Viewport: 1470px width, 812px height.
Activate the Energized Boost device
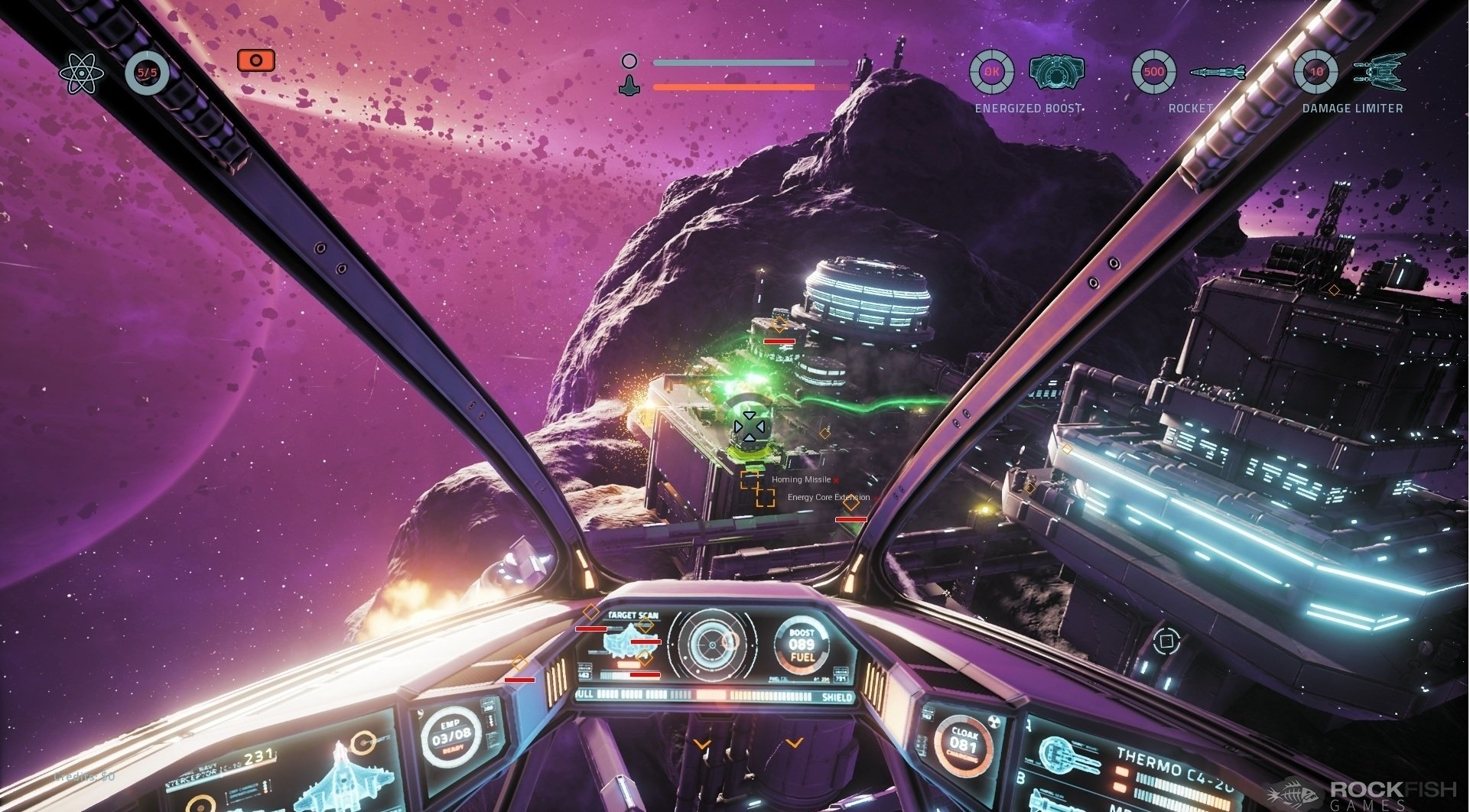point(1057,73)
